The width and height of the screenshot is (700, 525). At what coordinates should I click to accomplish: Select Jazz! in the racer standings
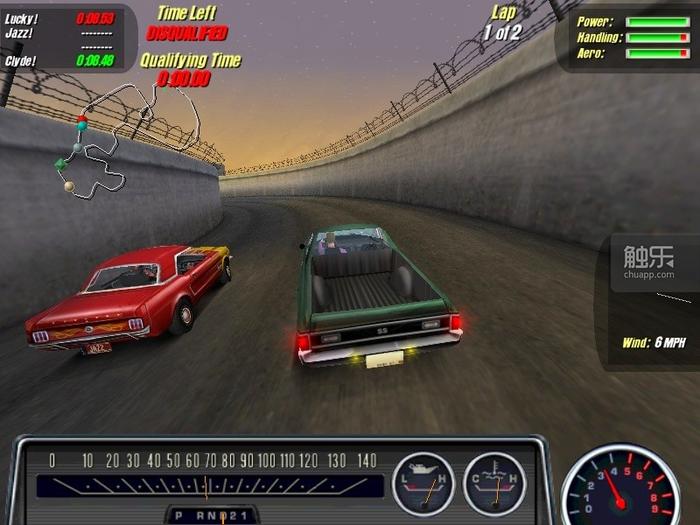(19, 33)
